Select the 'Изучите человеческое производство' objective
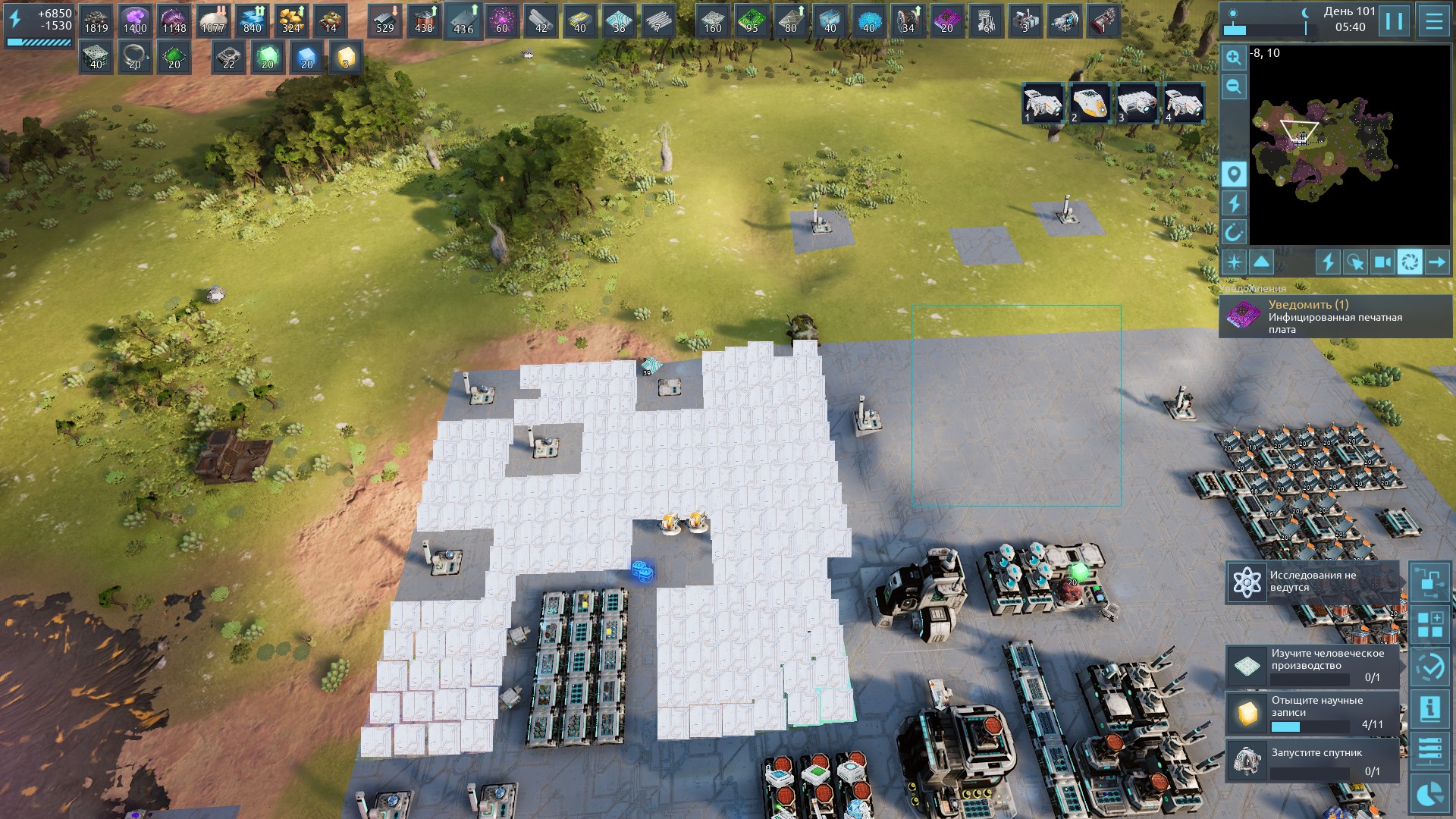This screenshot has height=819, width=1456. pos(1312,665)
